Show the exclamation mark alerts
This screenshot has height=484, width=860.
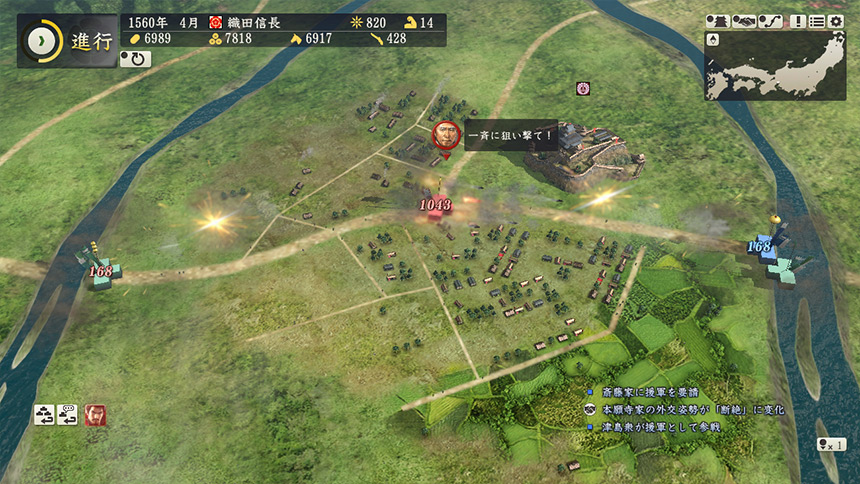[x=798, y=21]
